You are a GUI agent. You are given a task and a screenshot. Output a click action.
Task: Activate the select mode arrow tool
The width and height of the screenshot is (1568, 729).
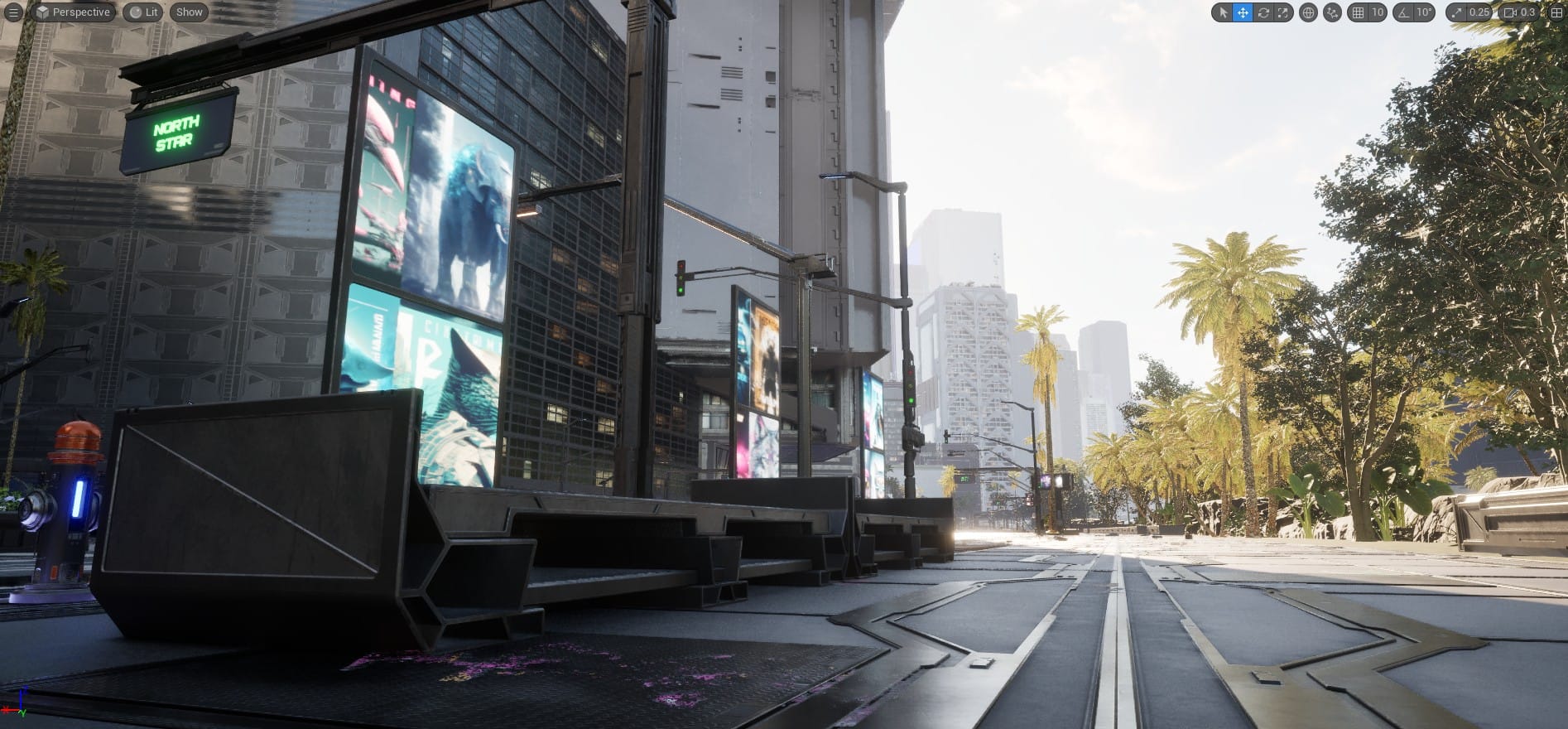[1224, 12]
